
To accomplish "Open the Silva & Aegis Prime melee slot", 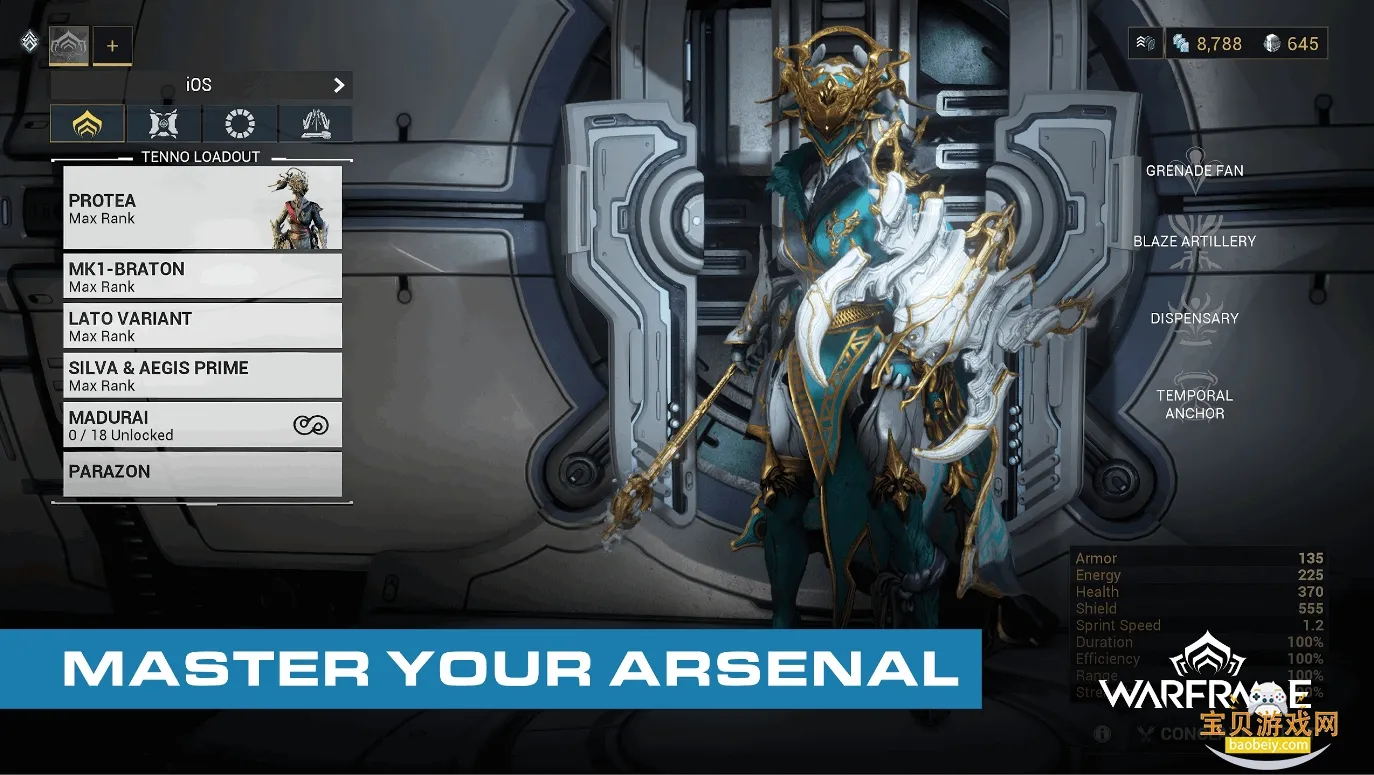I will point(202,375).
